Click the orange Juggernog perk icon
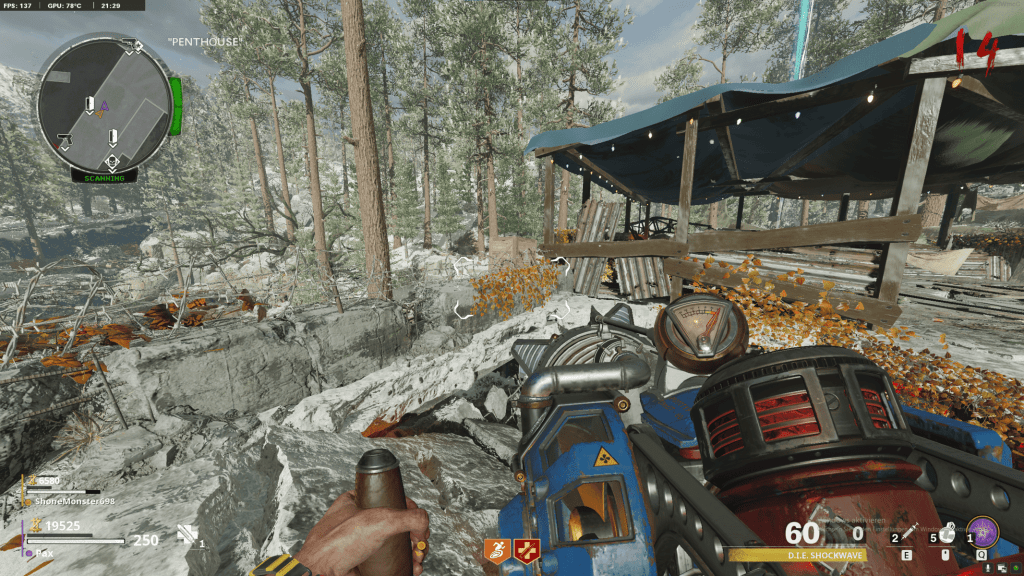This screenshot has height=576, width=1024. [x=496, y=548]
